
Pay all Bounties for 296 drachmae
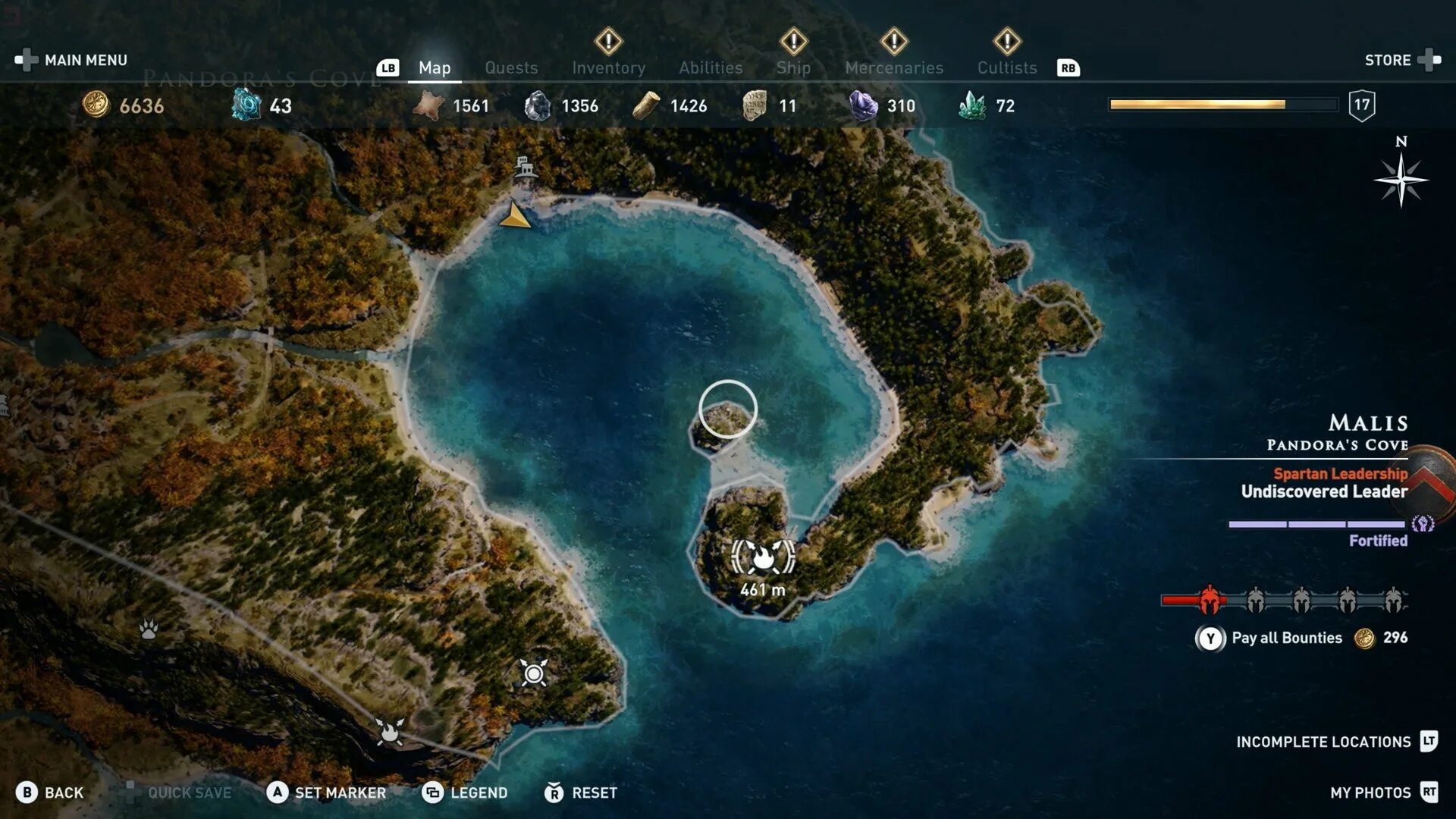[1286, 638]
